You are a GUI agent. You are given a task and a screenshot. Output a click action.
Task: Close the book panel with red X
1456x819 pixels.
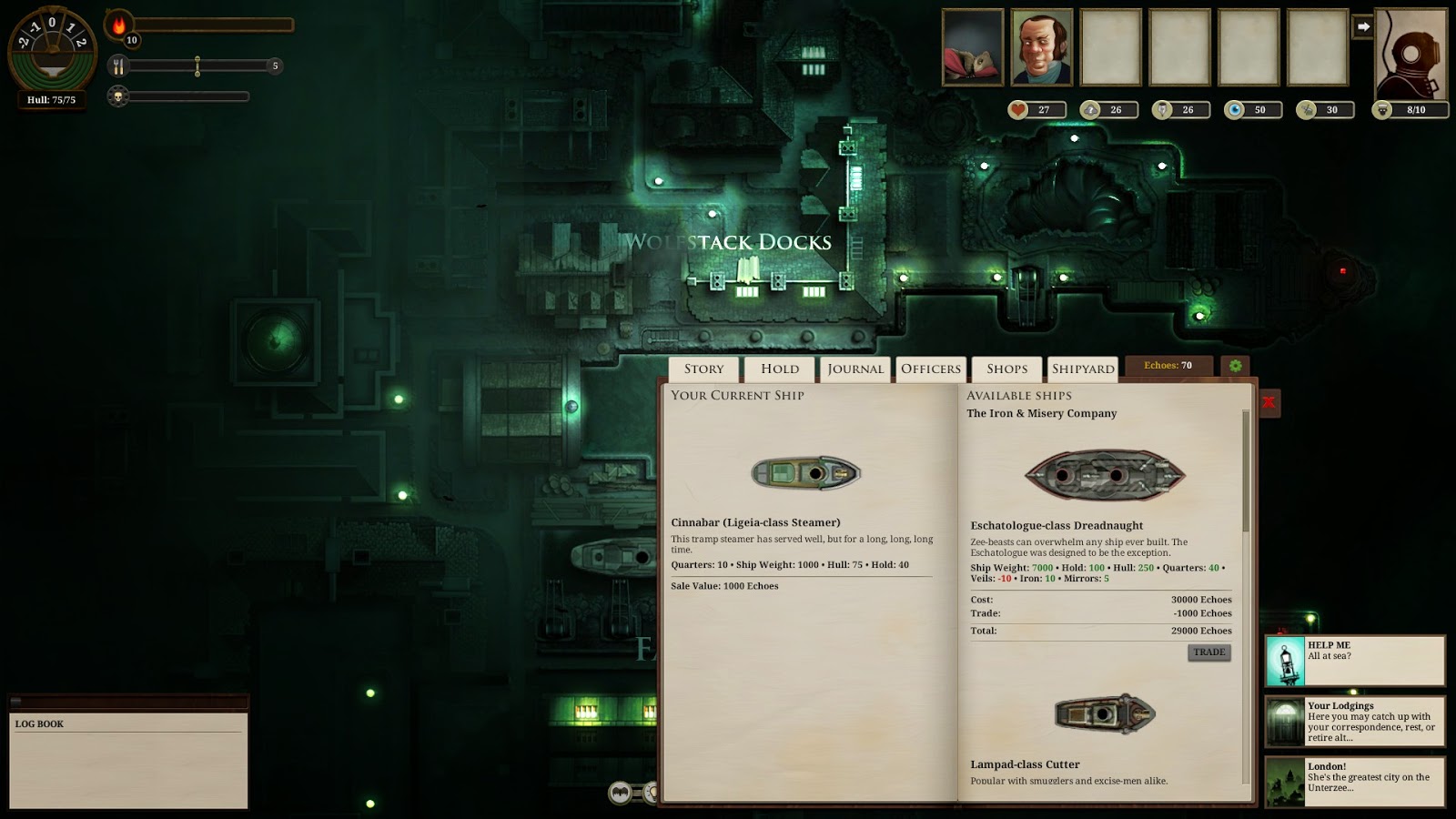click(1269, 402)
